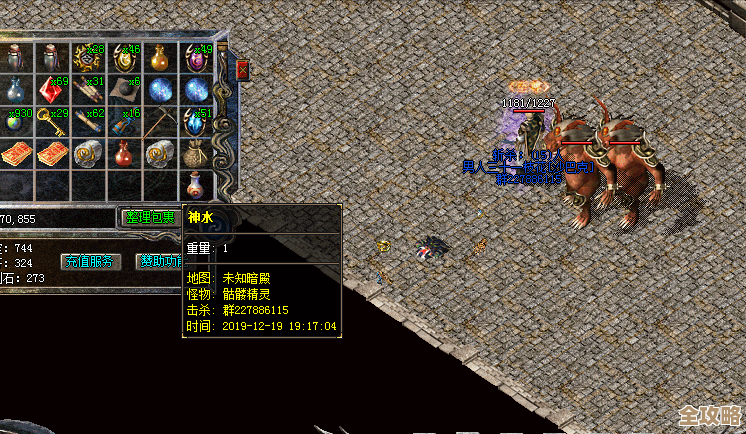
Task: Select the red gem stack x69
Action: (50, 91)
